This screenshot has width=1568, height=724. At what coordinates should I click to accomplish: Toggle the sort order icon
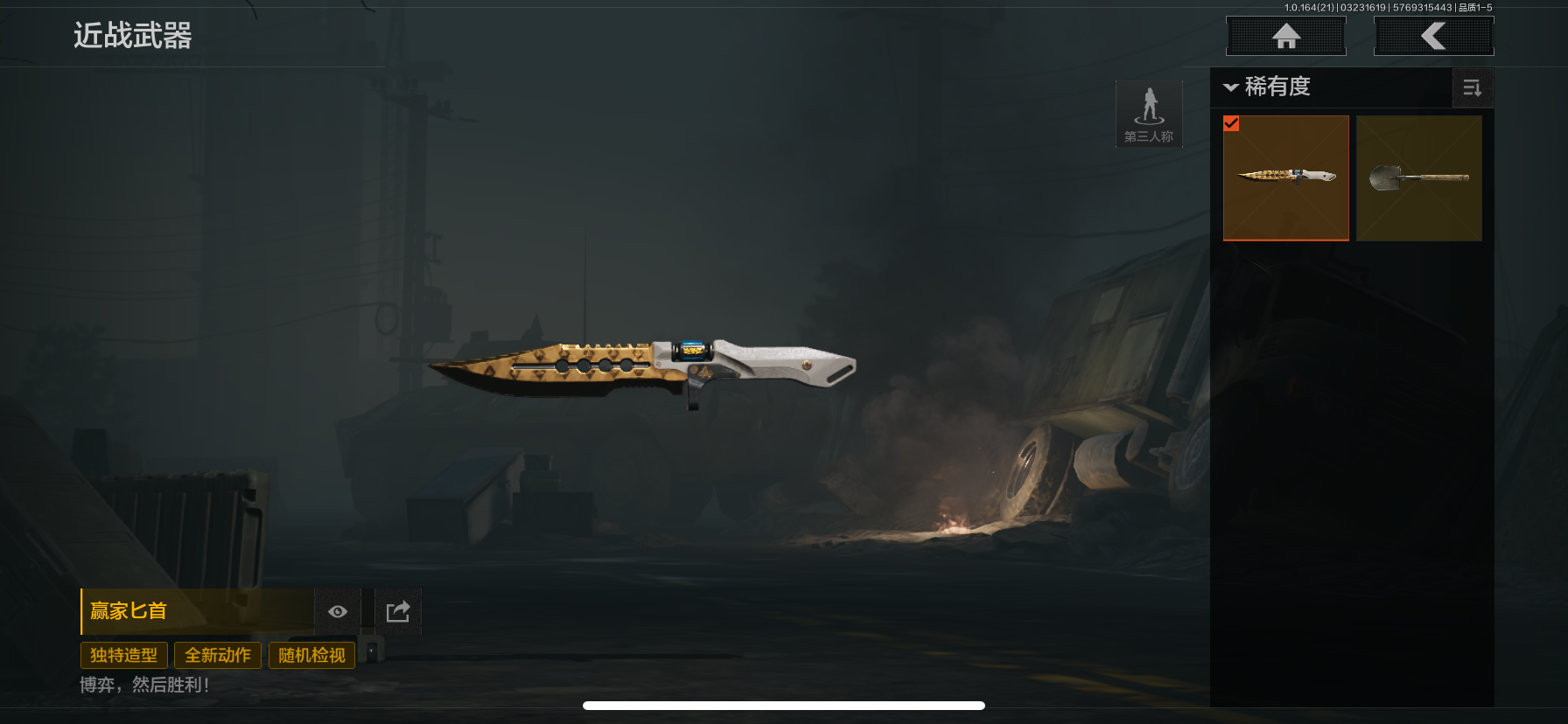tap(1472, 88)
